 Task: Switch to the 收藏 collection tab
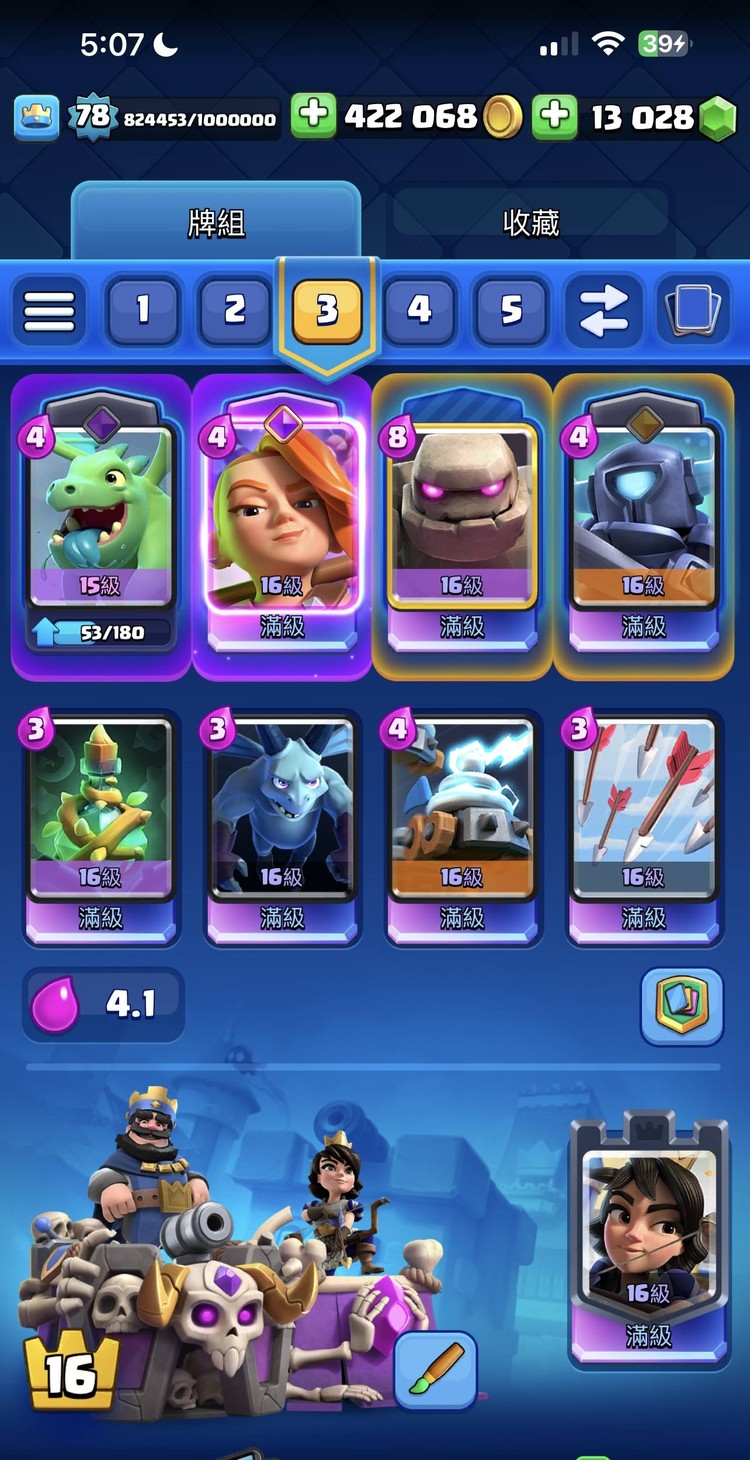[530, 222]
